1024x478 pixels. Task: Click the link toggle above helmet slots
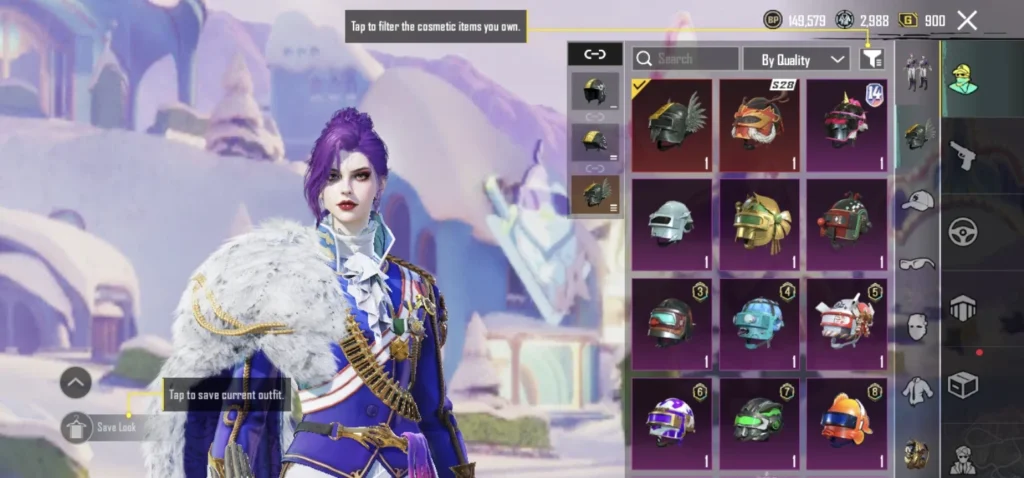(x=595, y=54)
